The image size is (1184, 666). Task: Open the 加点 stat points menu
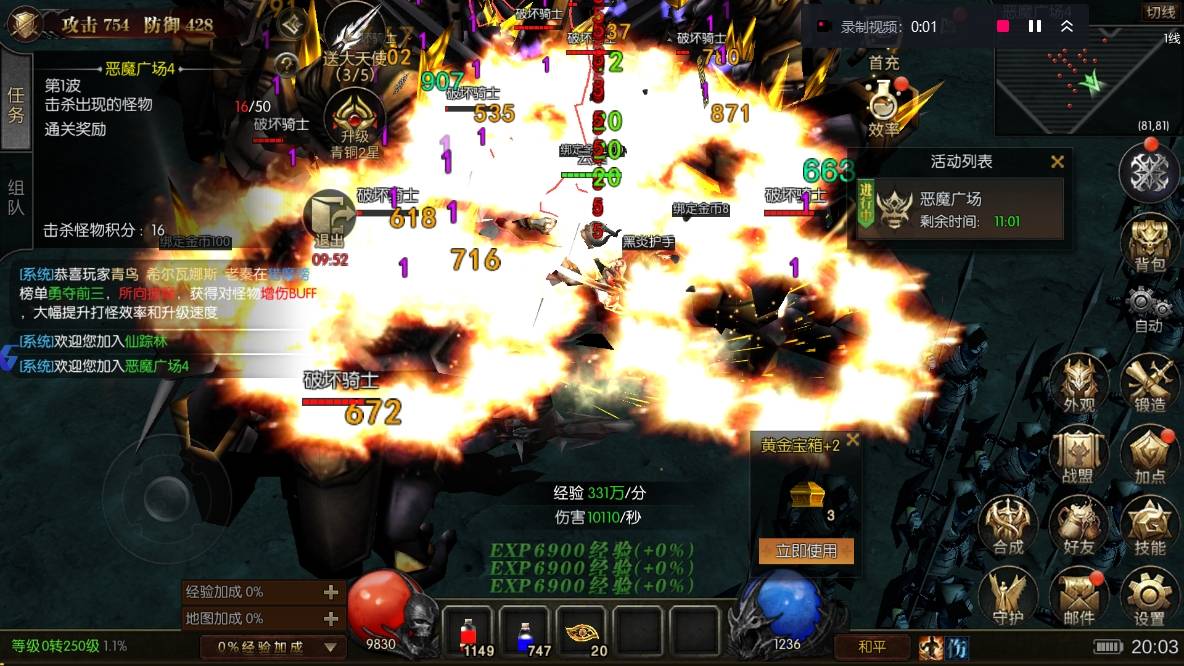point(1150,454)
